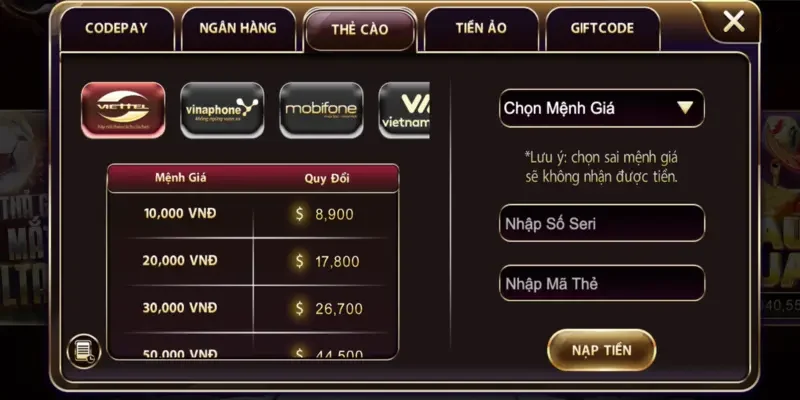The width and height of the screenshot is (800, 400).
Task: Click the Nhập Số Seri field
Action: pos(601,223)
